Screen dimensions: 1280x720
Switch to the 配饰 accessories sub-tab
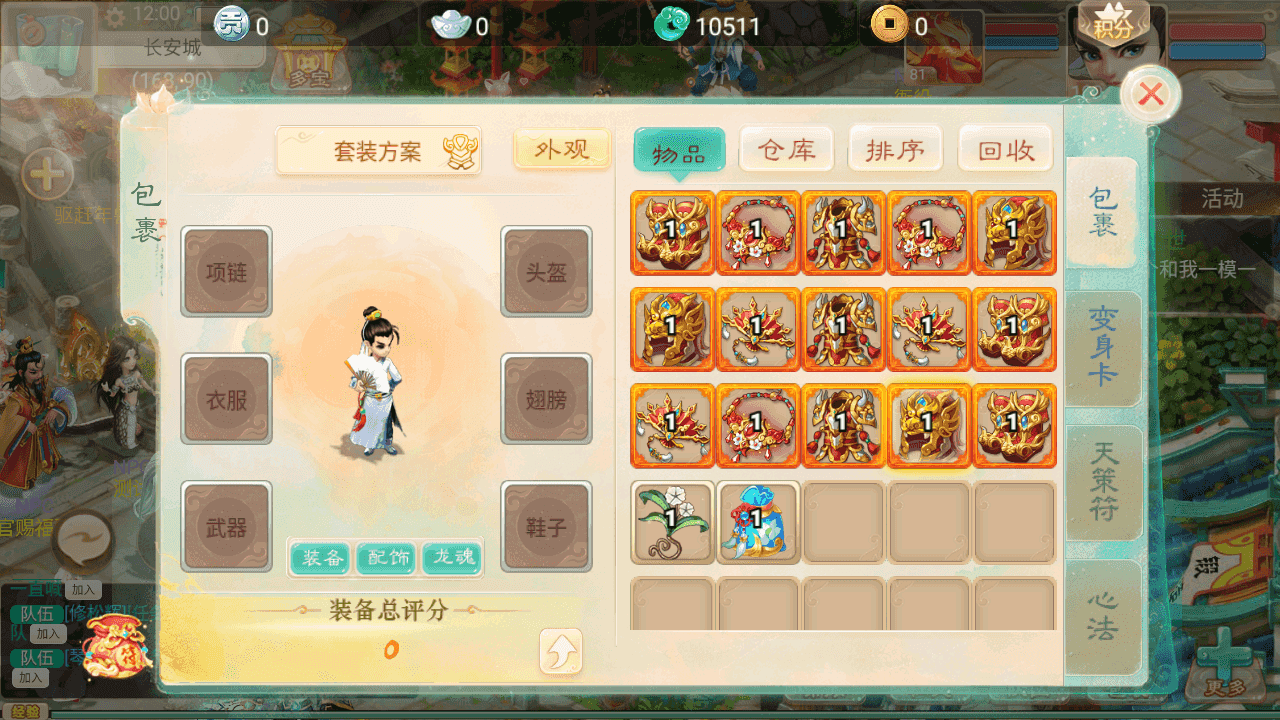[x=387, y=558]
